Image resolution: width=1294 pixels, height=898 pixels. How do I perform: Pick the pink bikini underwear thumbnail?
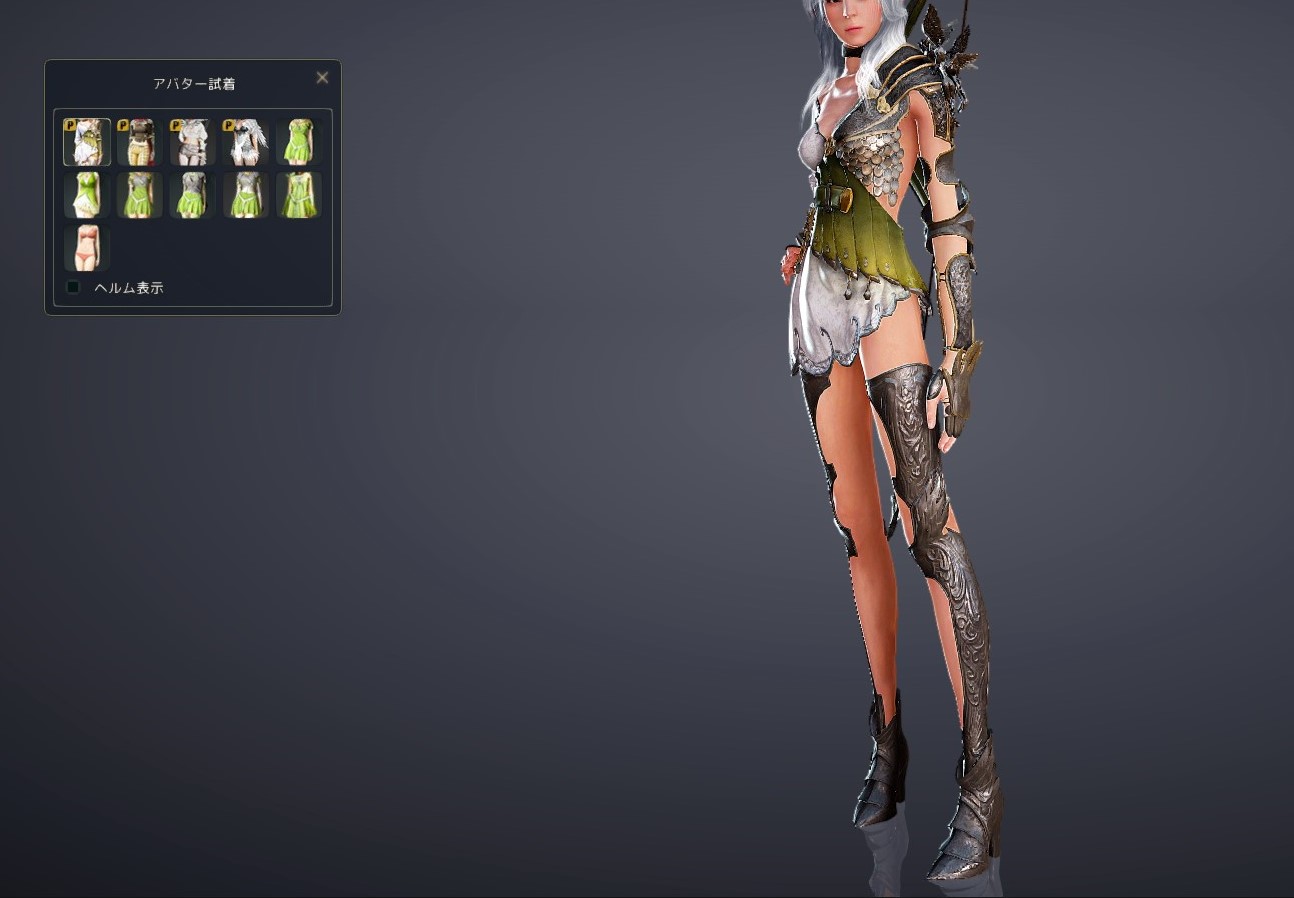click(x=87, y=248)
